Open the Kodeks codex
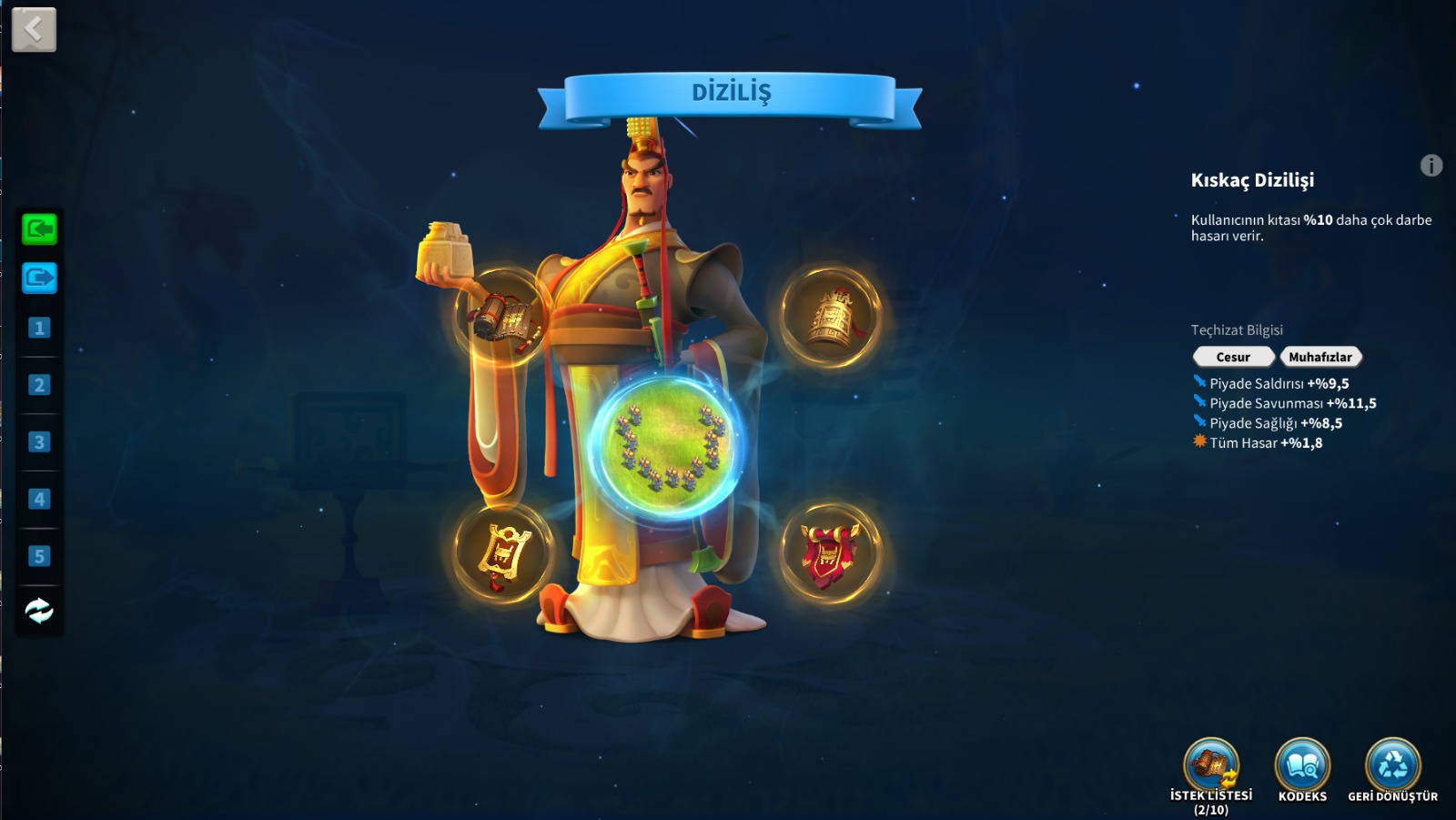Viewport: 1456px width, 820px height. point(1302,766)
